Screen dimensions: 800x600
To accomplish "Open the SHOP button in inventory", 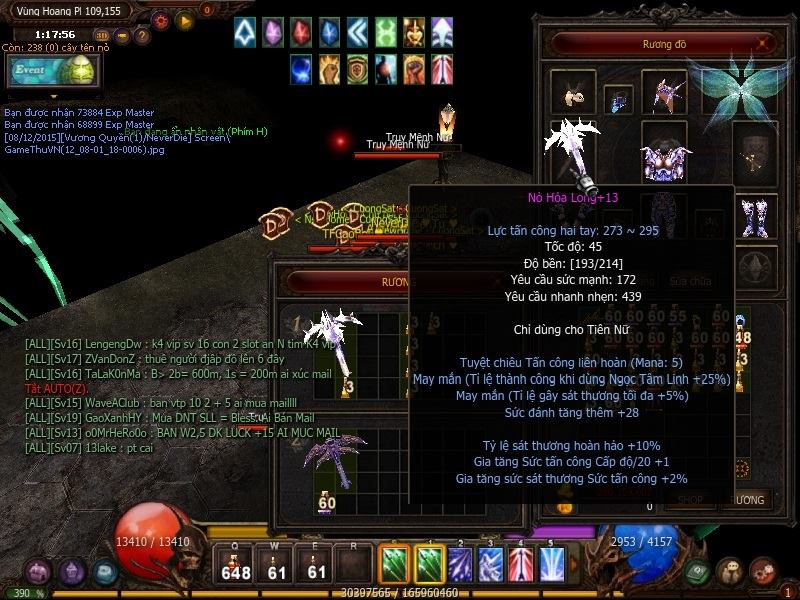I will [x=690, y=499].
